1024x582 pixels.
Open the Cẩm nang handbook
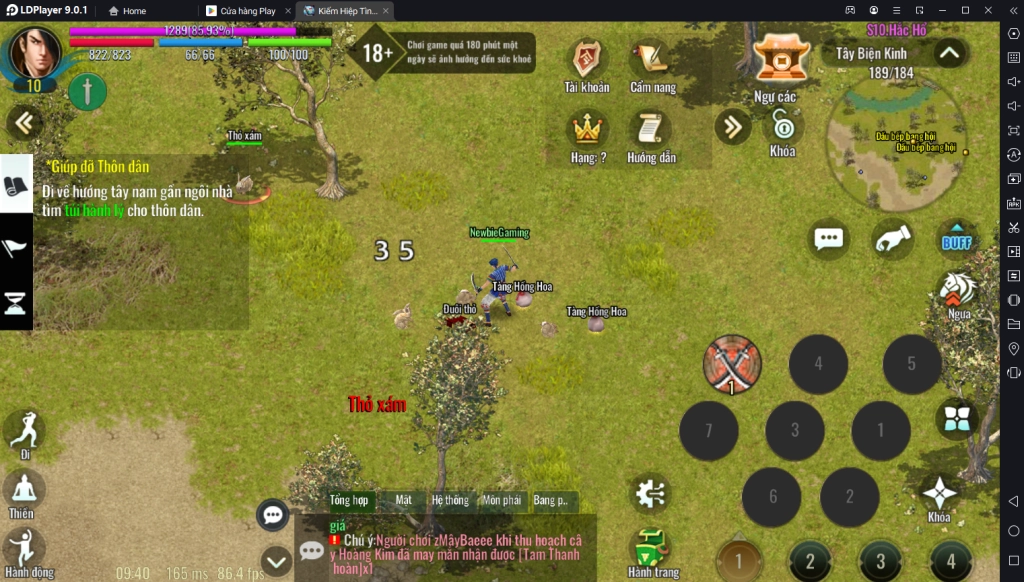[x=652, y=61]
